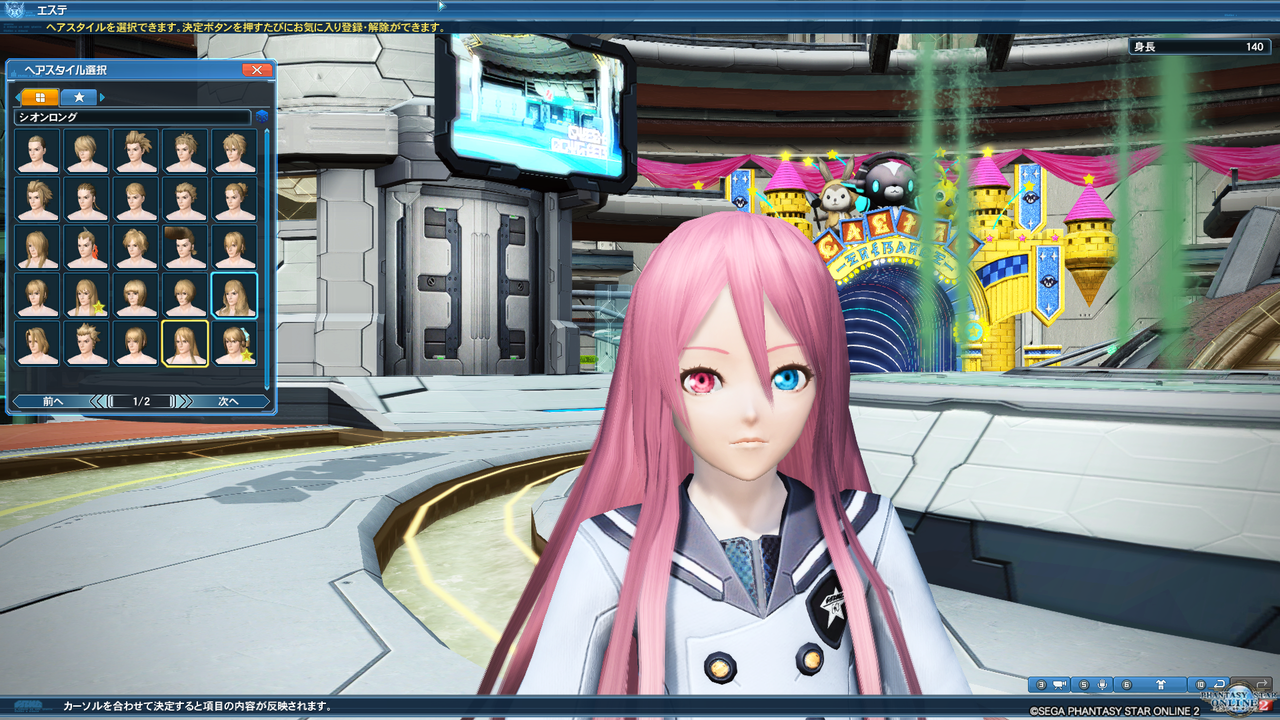Click the 次へ next page button
Viewport: 1280px width, 720px height.
tap(231, 401)
